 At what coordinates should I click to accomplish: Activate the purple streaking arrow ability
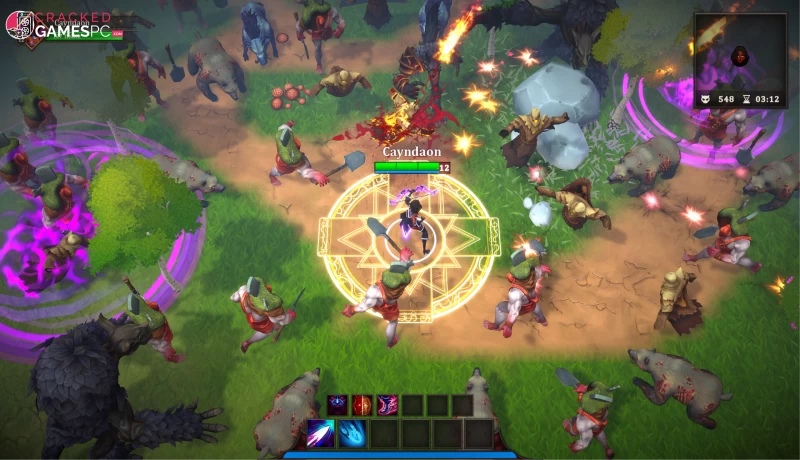coord(321,433)
